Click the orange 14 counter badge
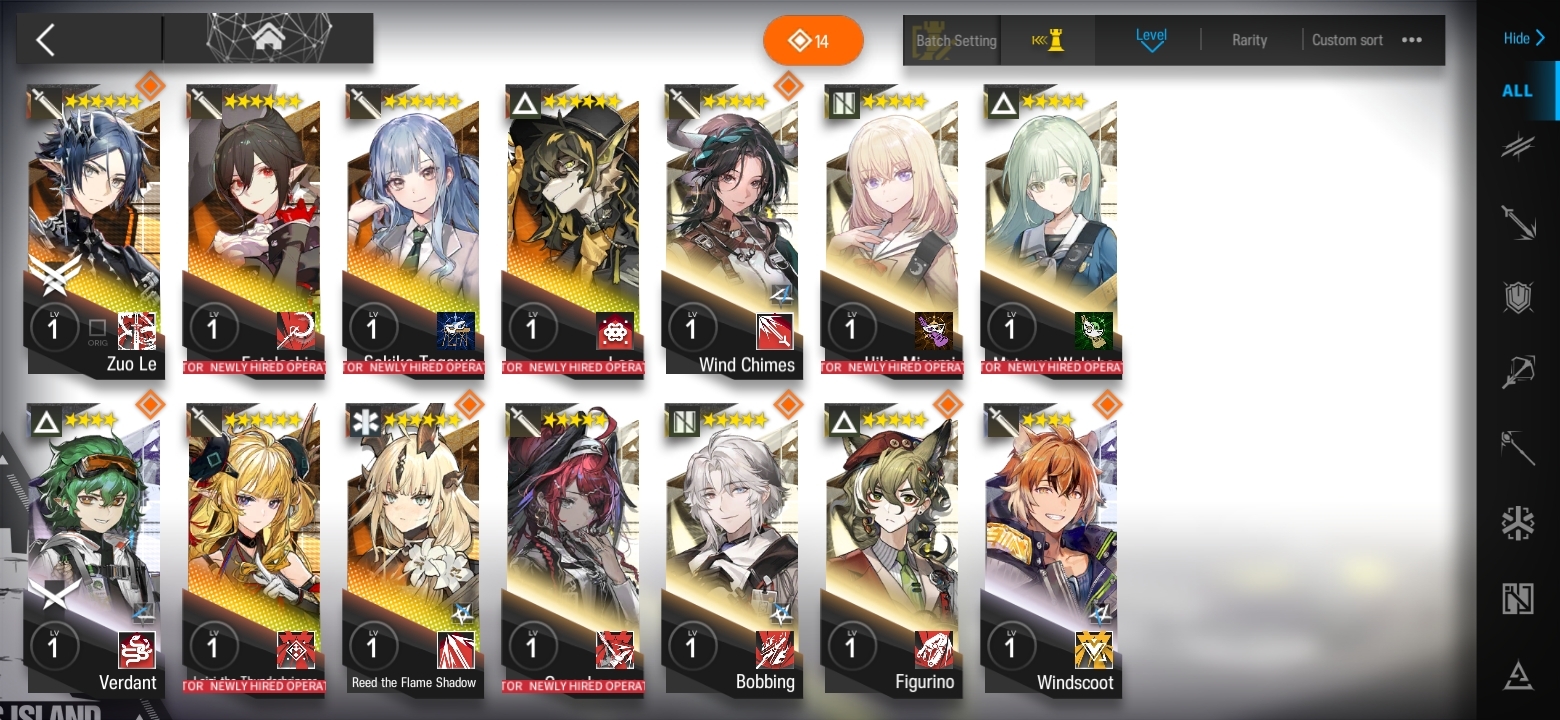 coord(812,41)
